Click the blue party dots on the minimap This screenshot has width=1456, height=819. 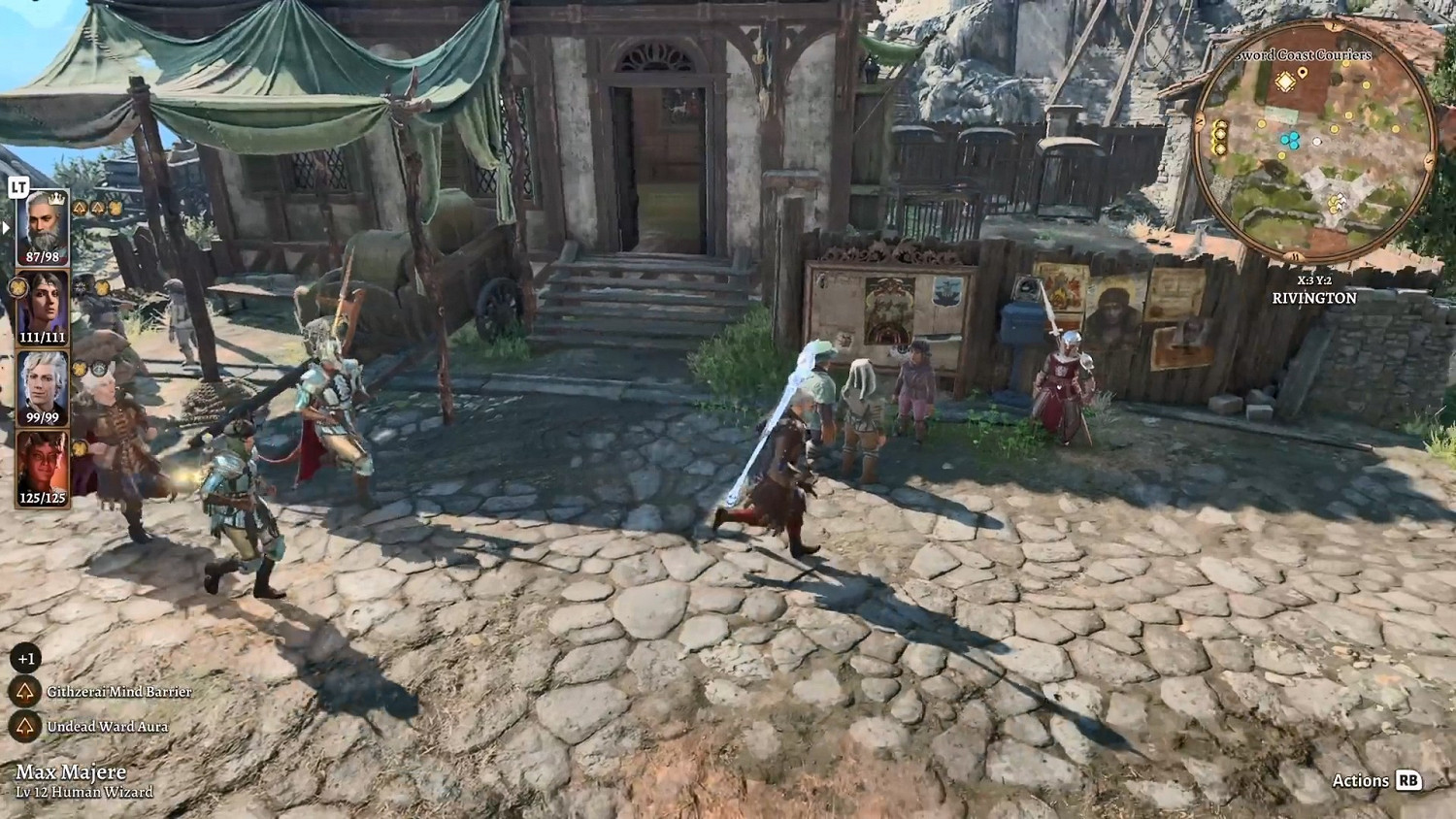click(1290, 140)
